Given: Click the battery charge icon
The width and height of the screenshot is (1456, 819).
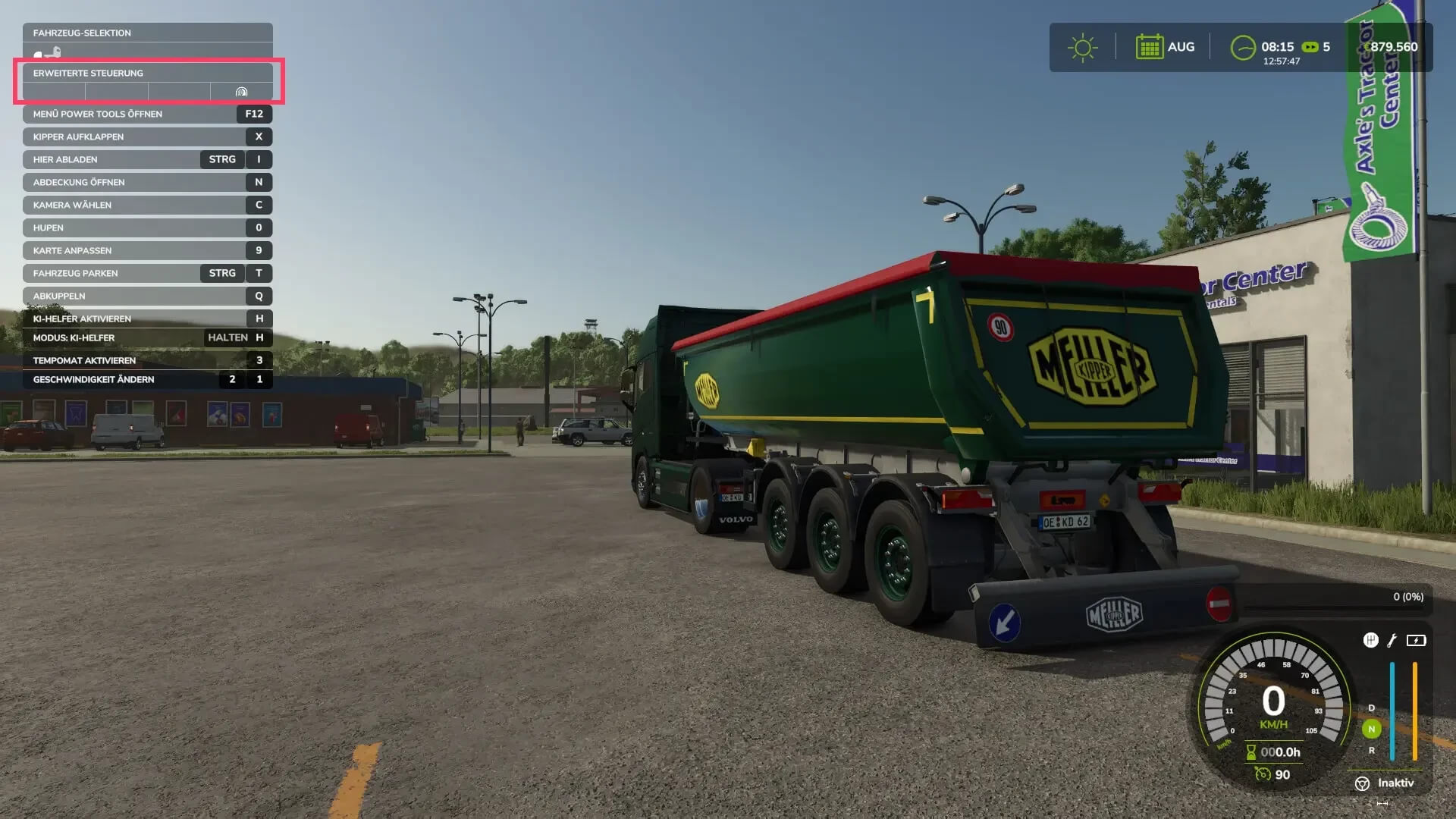Looking at the screenshot, I should (x=1416, y=641).
